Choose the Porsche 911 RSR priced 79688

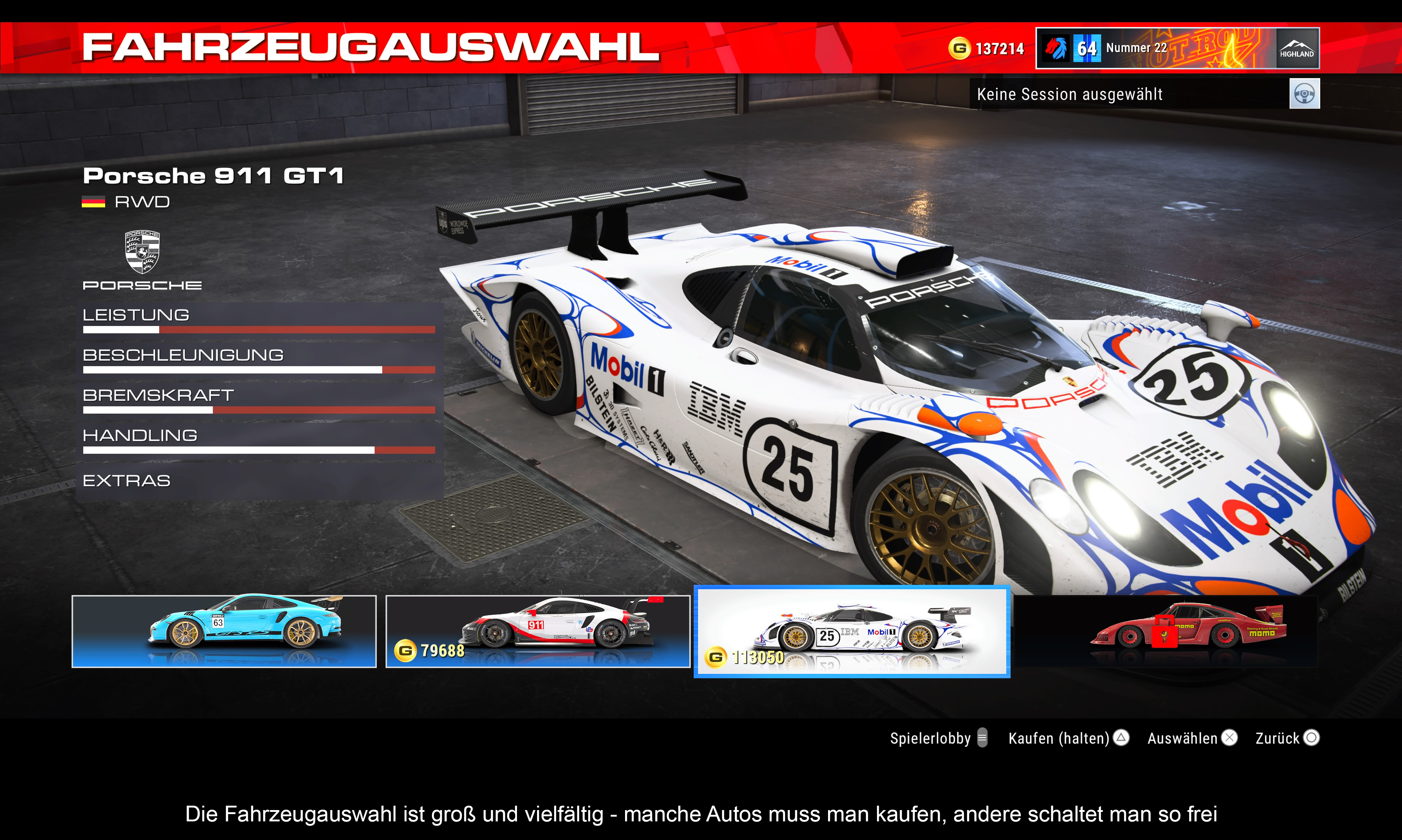pos(538,631)
